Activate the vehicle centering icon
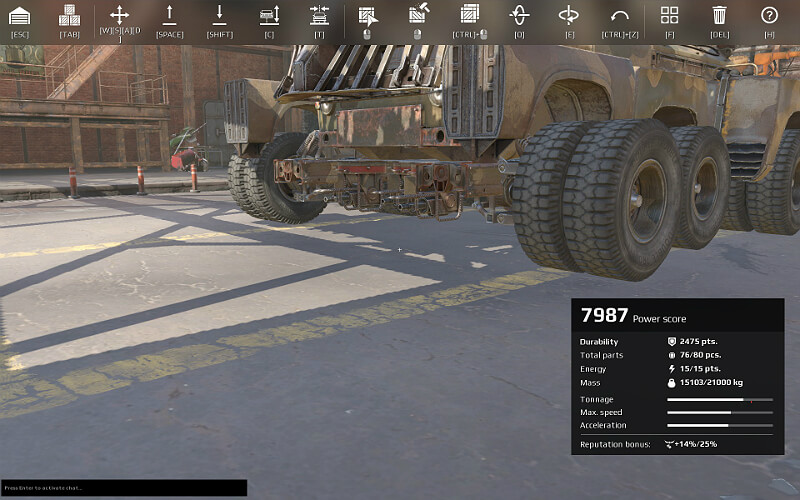This screenshot has height=500, width=800. [319, 15]
